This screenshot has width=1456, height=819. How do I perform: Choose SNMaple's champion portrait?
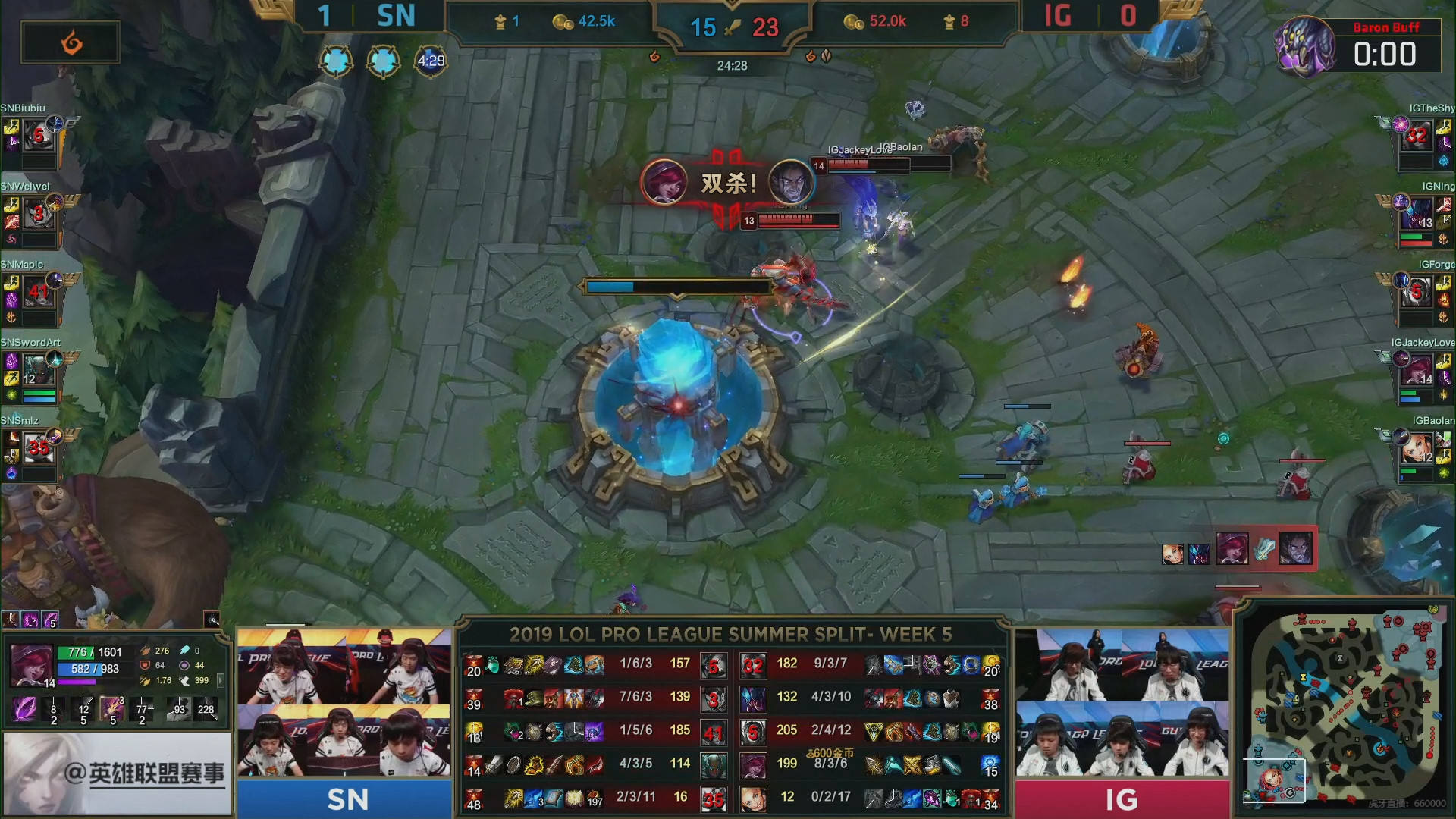pos(38,292)
